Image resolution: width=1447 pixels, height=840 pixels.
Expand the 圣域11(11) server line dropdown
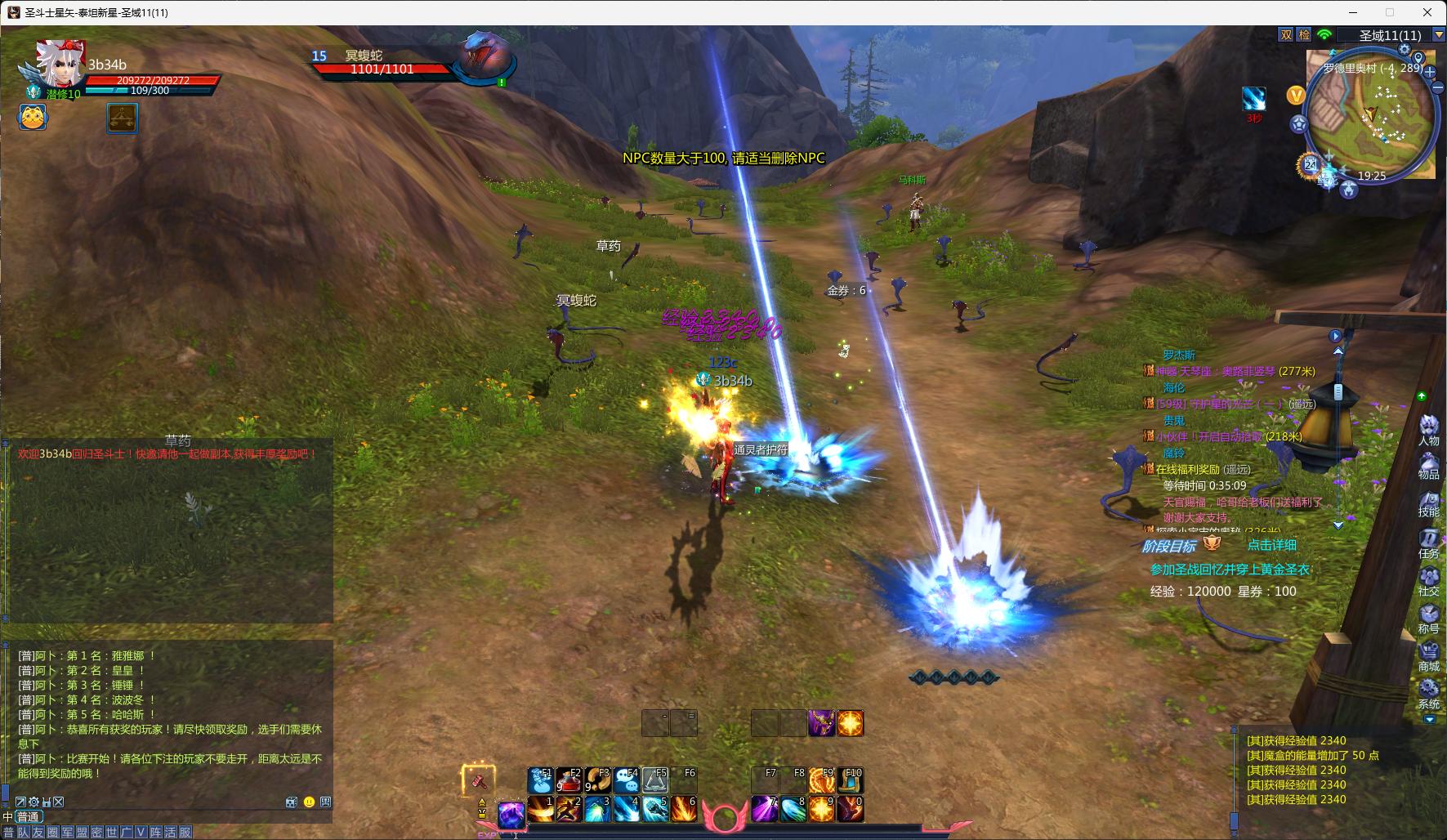pyautogui.click(x=1439, y=35)
